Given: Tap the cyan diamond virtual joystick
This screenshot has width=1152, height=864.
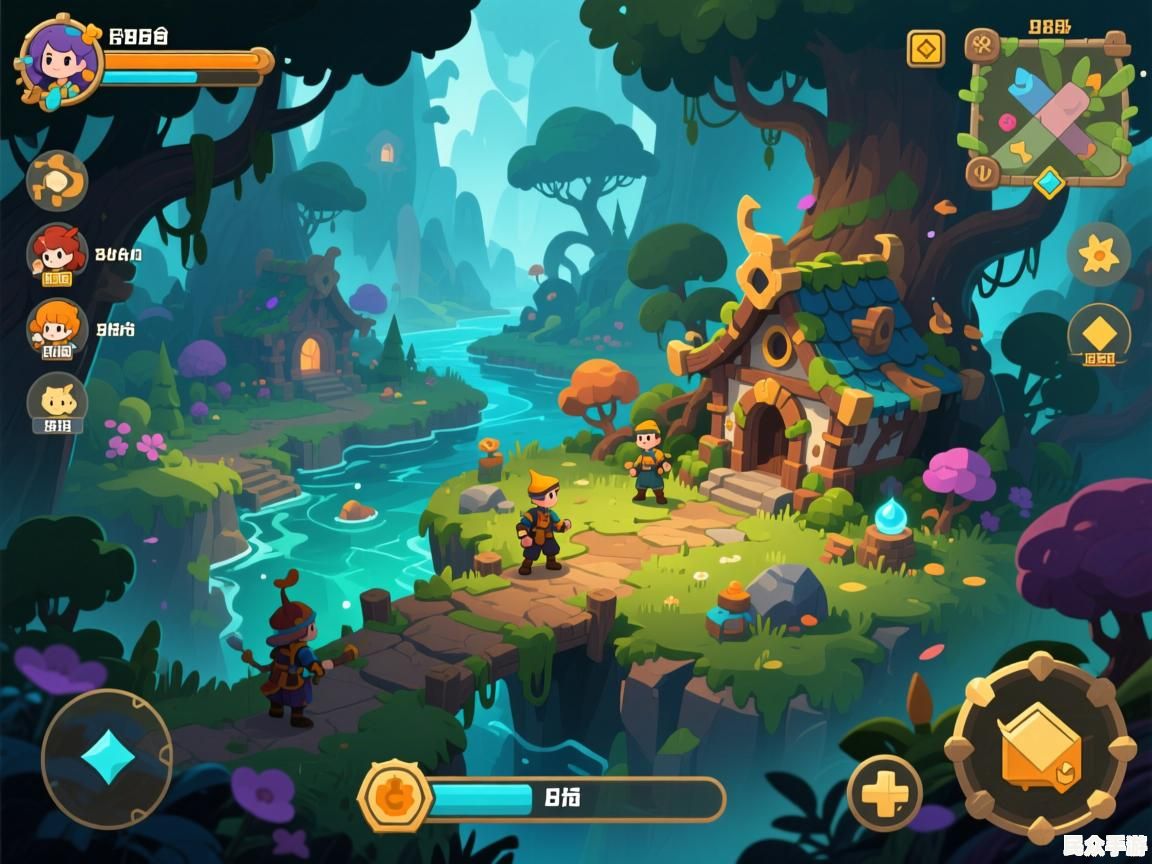Looking at the screenshot, I should (x=107, y=759).
